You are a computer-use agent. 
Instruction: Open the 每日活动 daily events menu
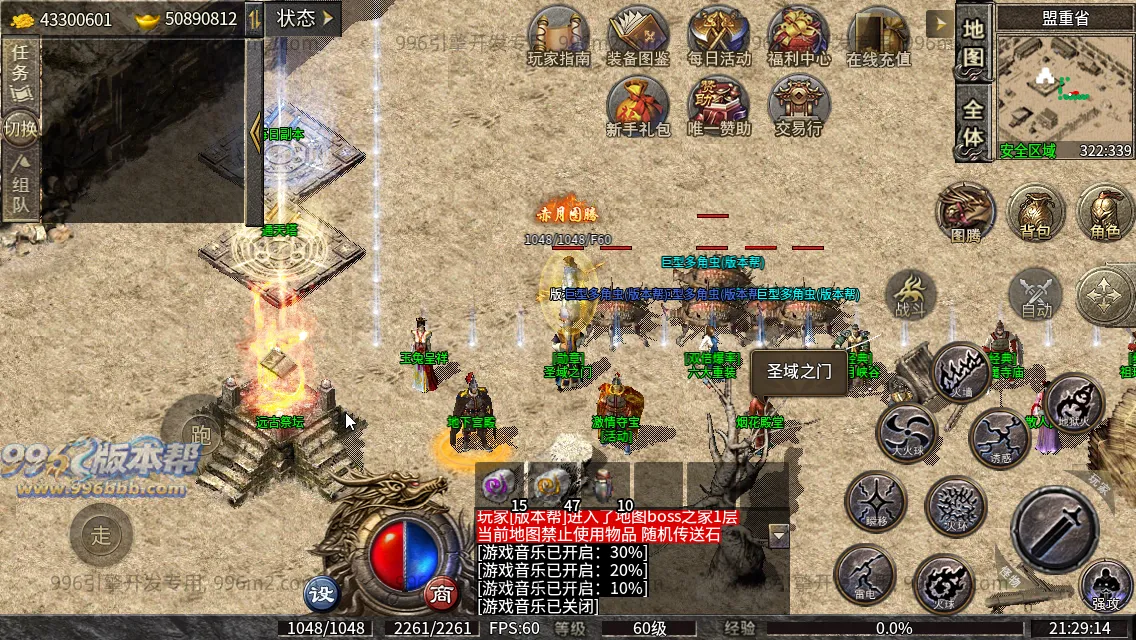tap(719, 37)
